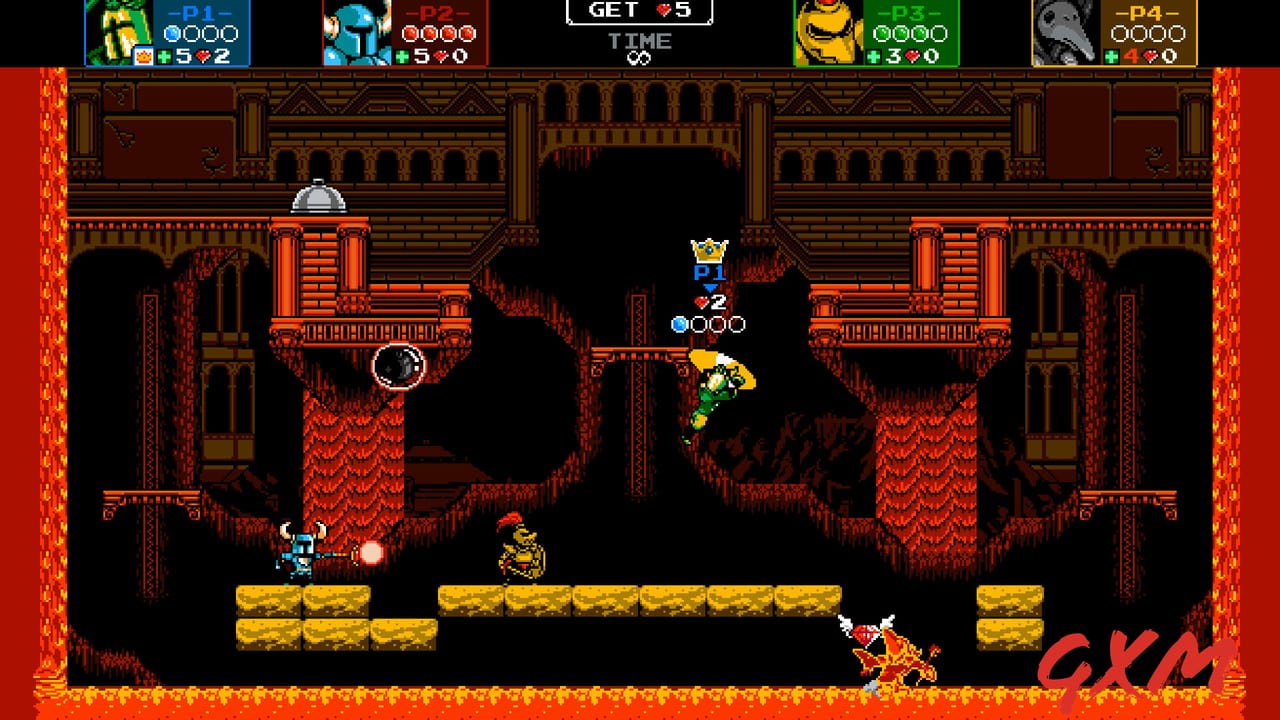Viewport: 1280px width, 720px height.
Task: Select Plague Knight's P4 portrait icon
Action: [x=1062, y=30]
